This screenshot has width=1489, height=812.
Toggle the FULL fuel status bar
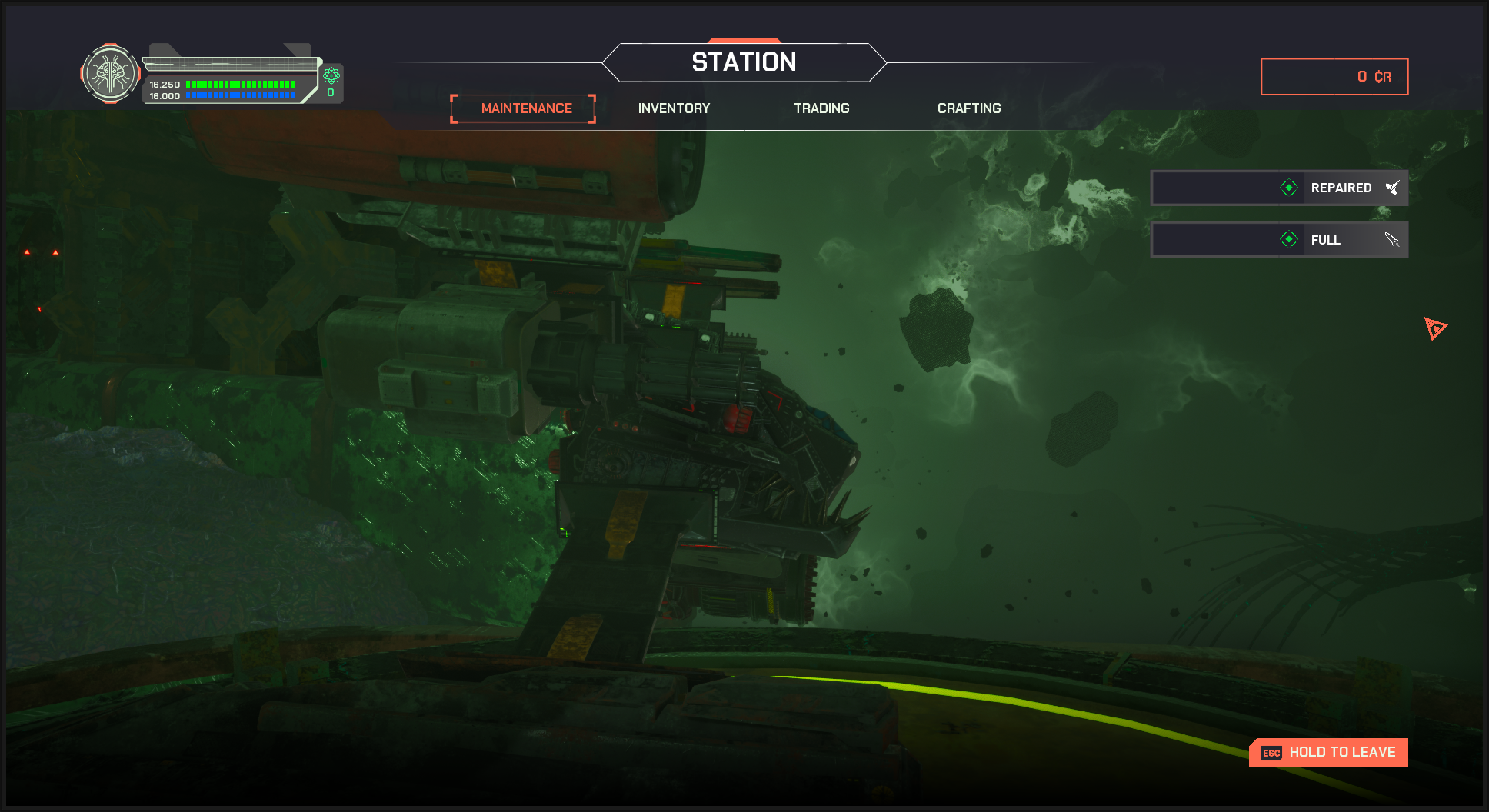[1279, 239]
